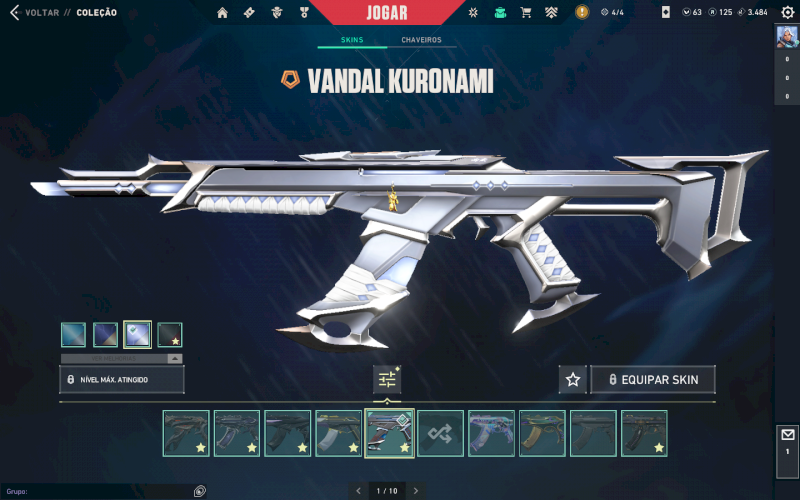
Task: Open the settings gear icon
Action: pyautogui.click(x=787, y=12)
